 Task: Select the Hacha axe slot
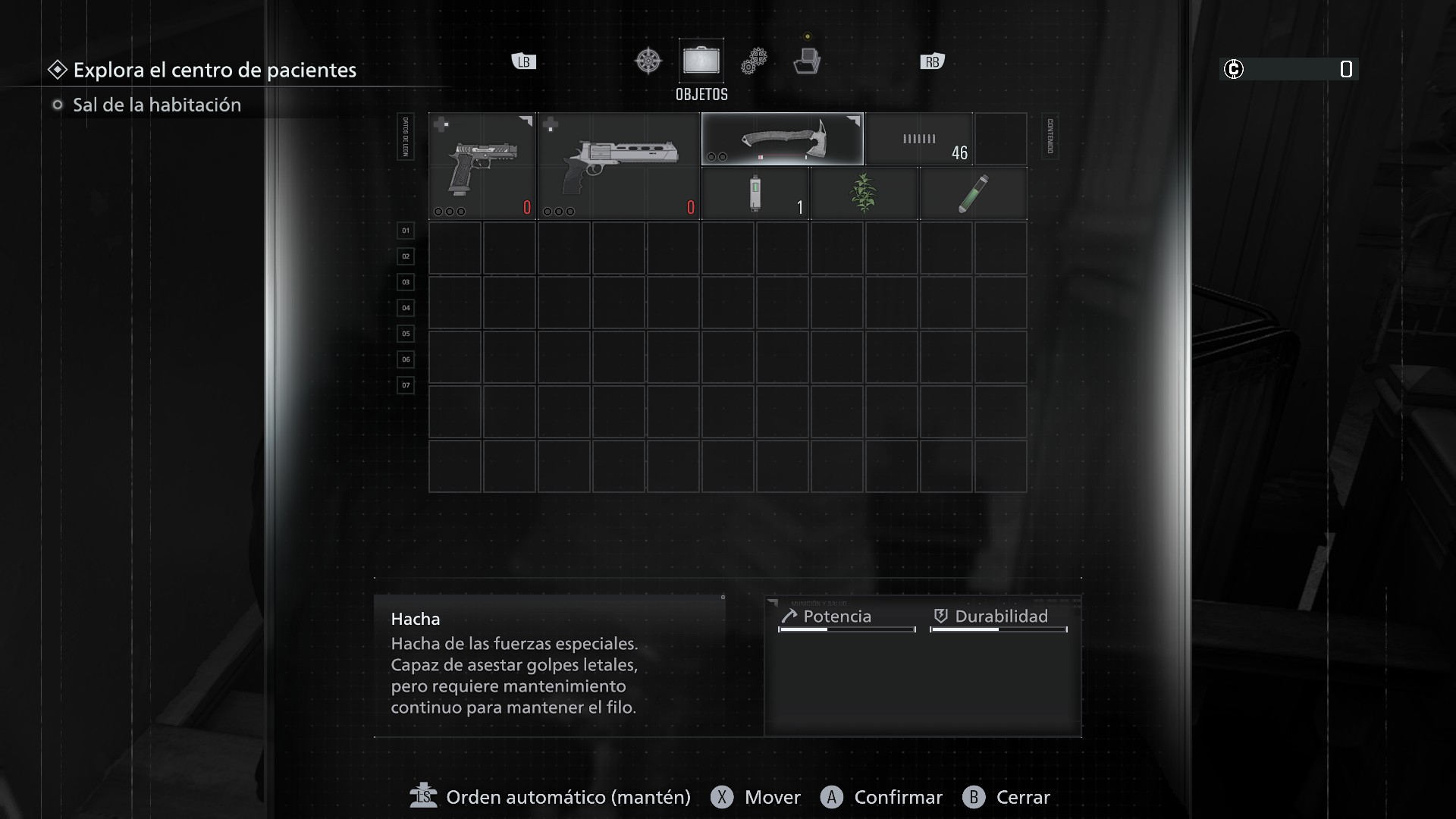tap(782, 139)
